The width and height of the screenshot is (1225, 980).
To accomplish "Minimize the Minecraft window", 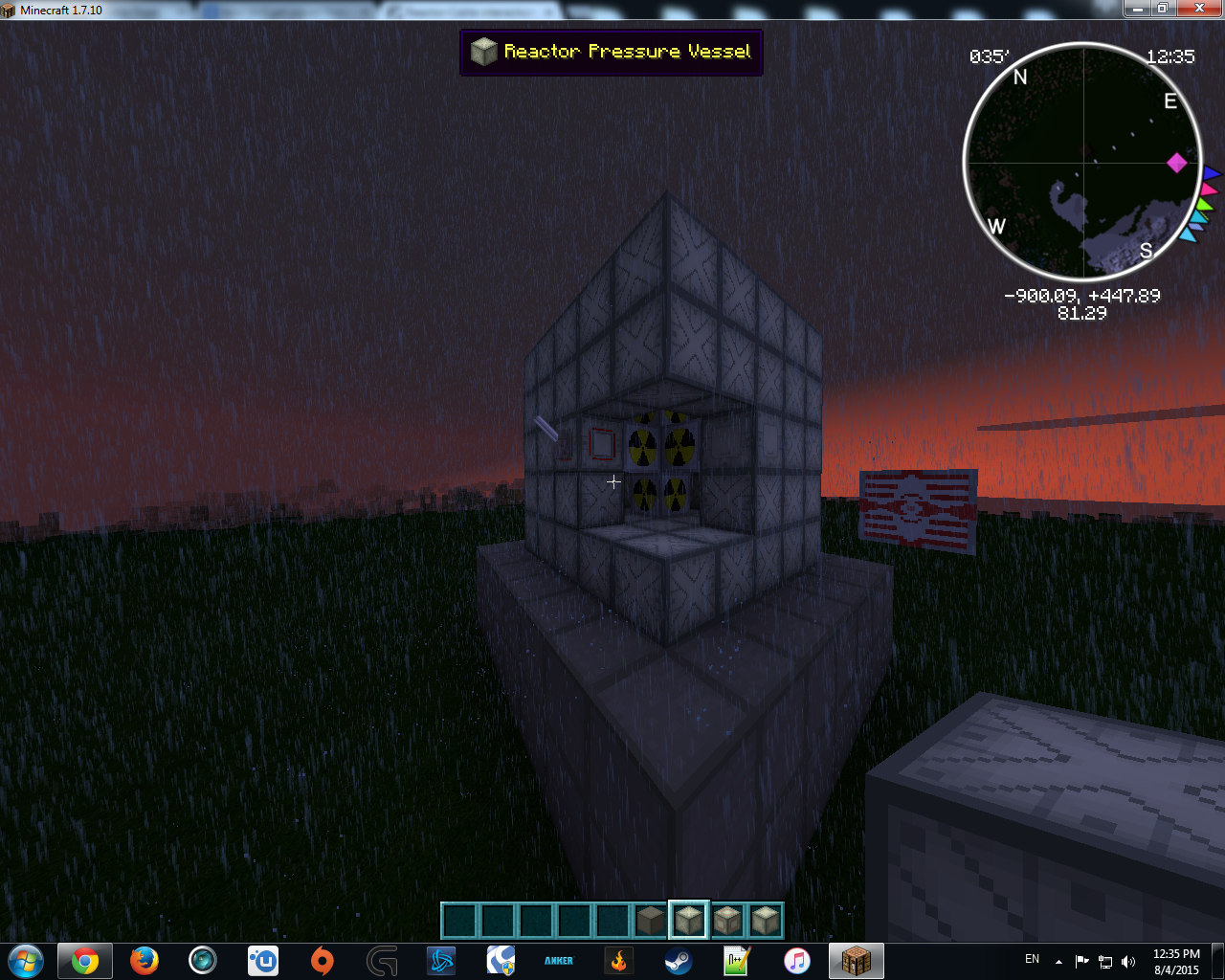I will pos(1137,9).
